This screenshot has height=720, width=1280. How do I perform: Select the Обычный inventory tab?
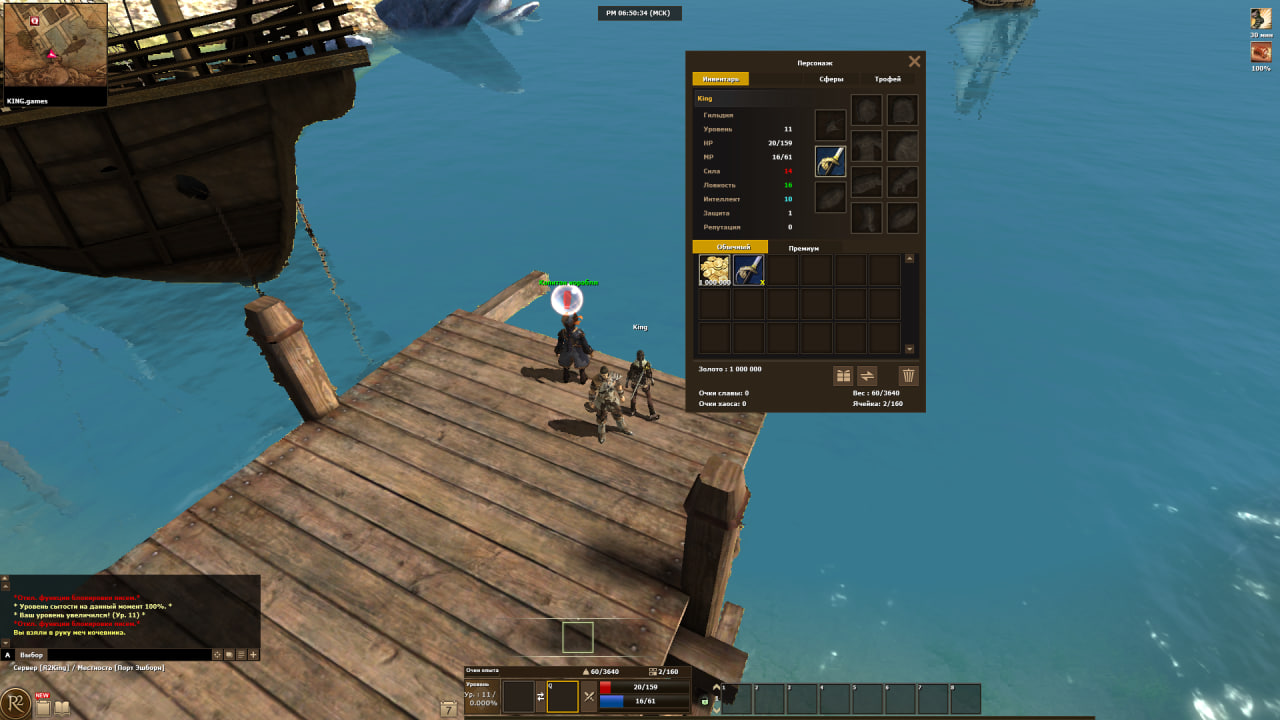tap(730, 247)
